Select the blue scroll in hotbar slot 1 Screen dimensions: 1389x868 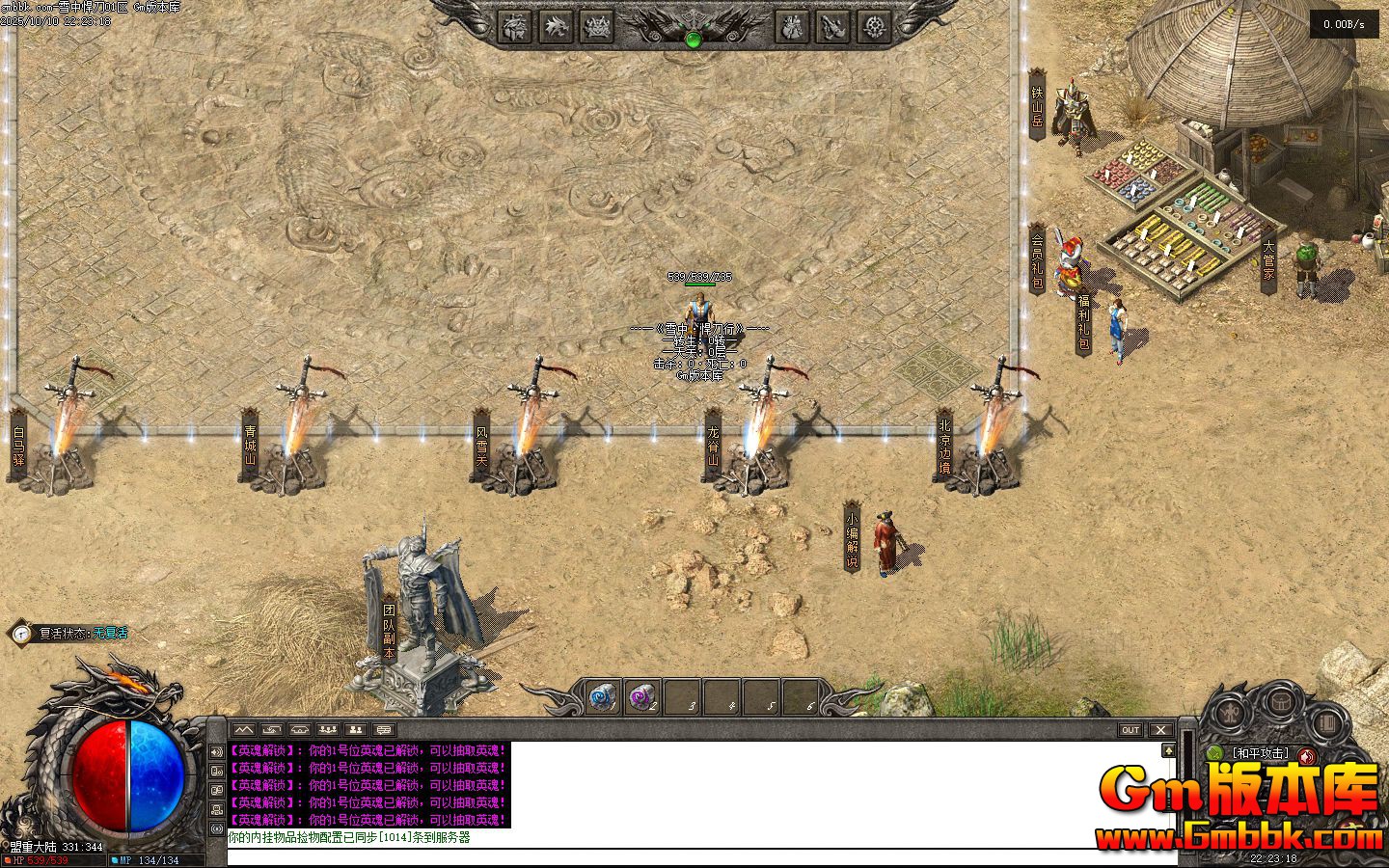coord(604,696)
